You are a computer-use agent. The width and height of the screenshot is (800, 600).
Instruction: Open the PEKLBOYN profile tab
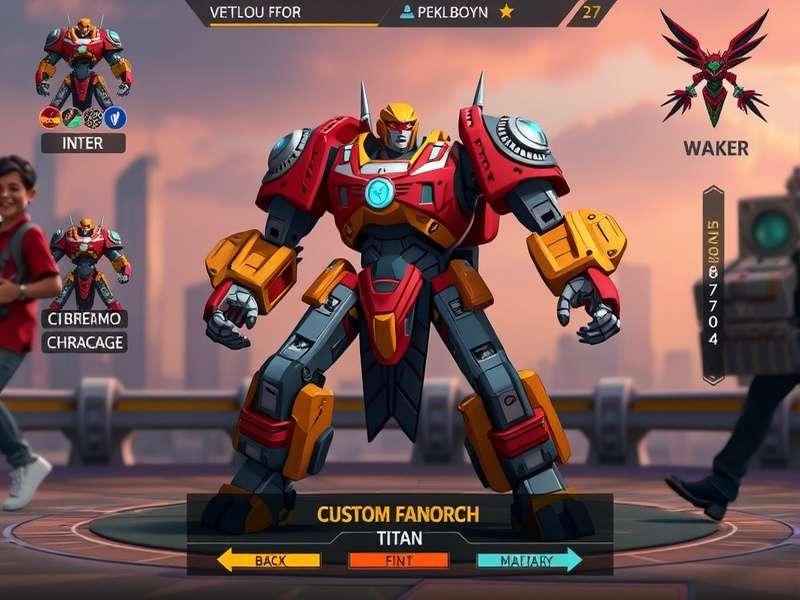pyautogui.click(x=445, y=12)
